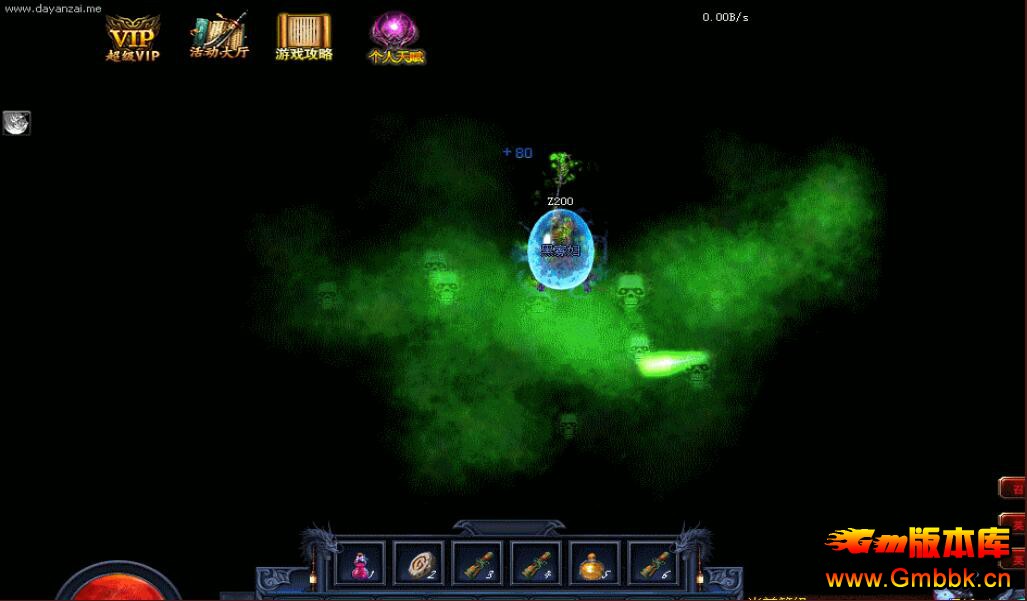Open the 游戏攻略 game guide scroll
Image resolution: width=1027 pixels, height=601 pixels.
[304, 38]
